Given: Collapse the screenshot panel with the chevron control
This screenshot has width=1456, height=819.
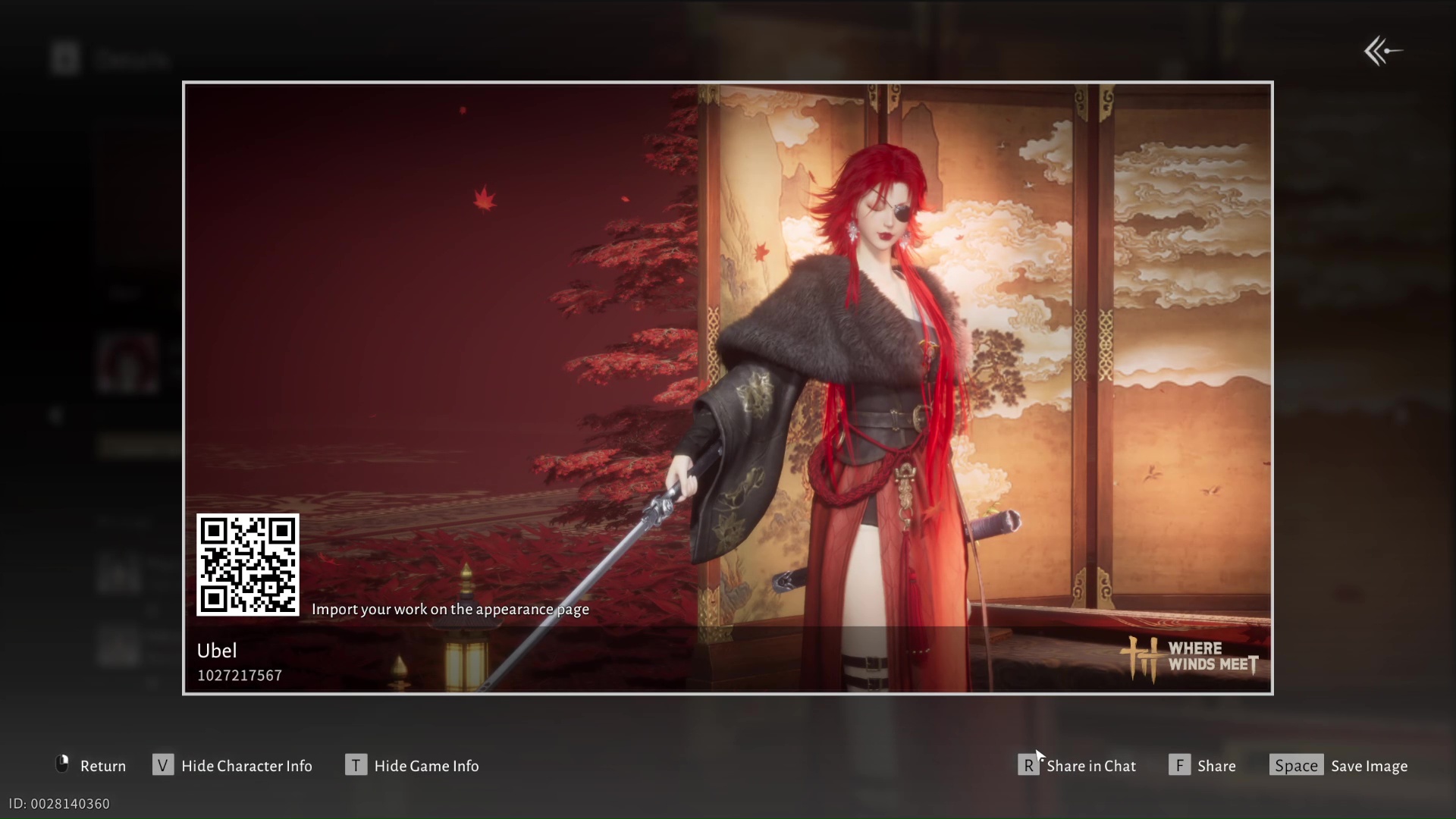Looking at the screenshot, I should (1382, 50).
